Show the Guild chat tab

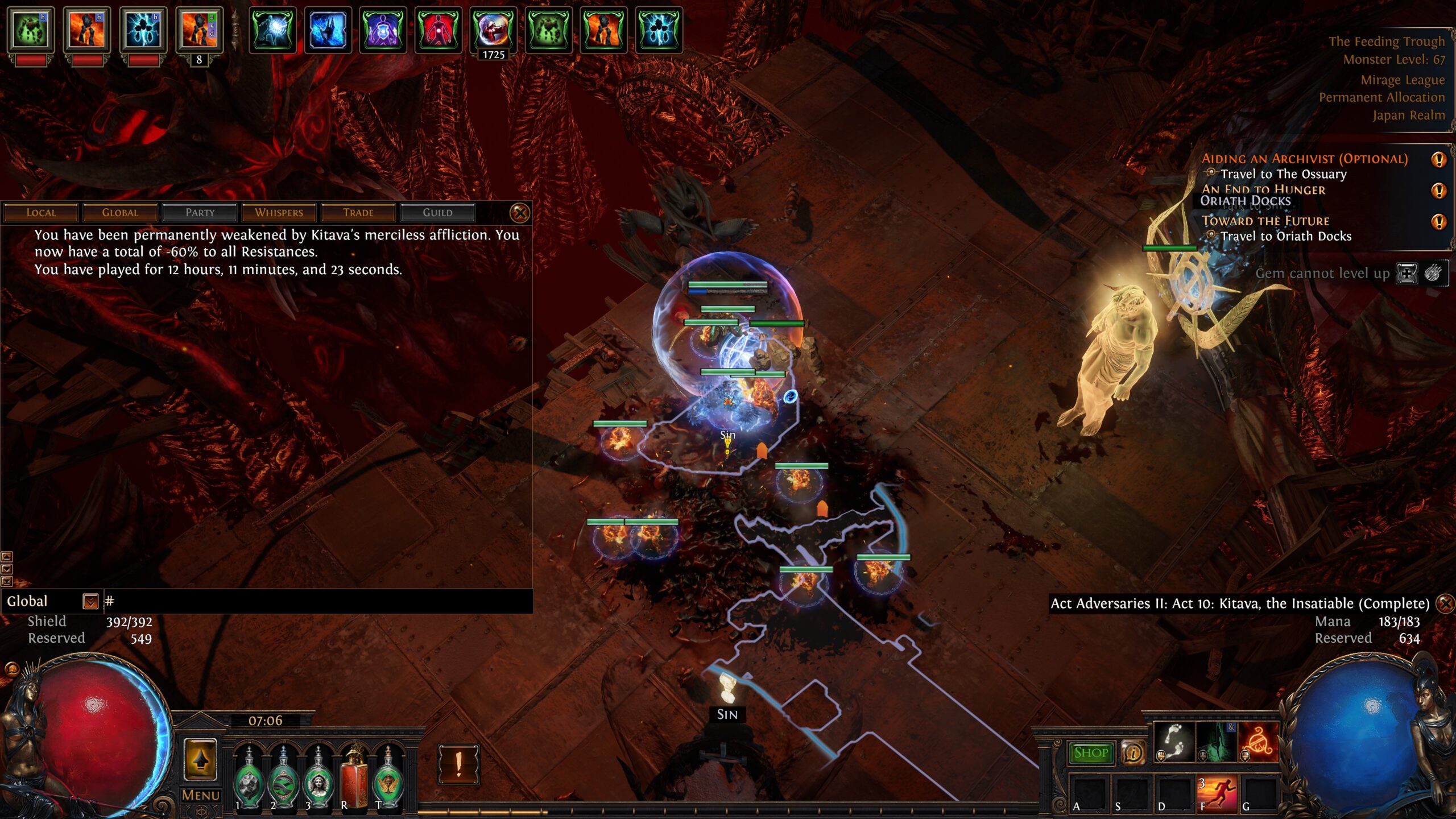tap(437, 213)
